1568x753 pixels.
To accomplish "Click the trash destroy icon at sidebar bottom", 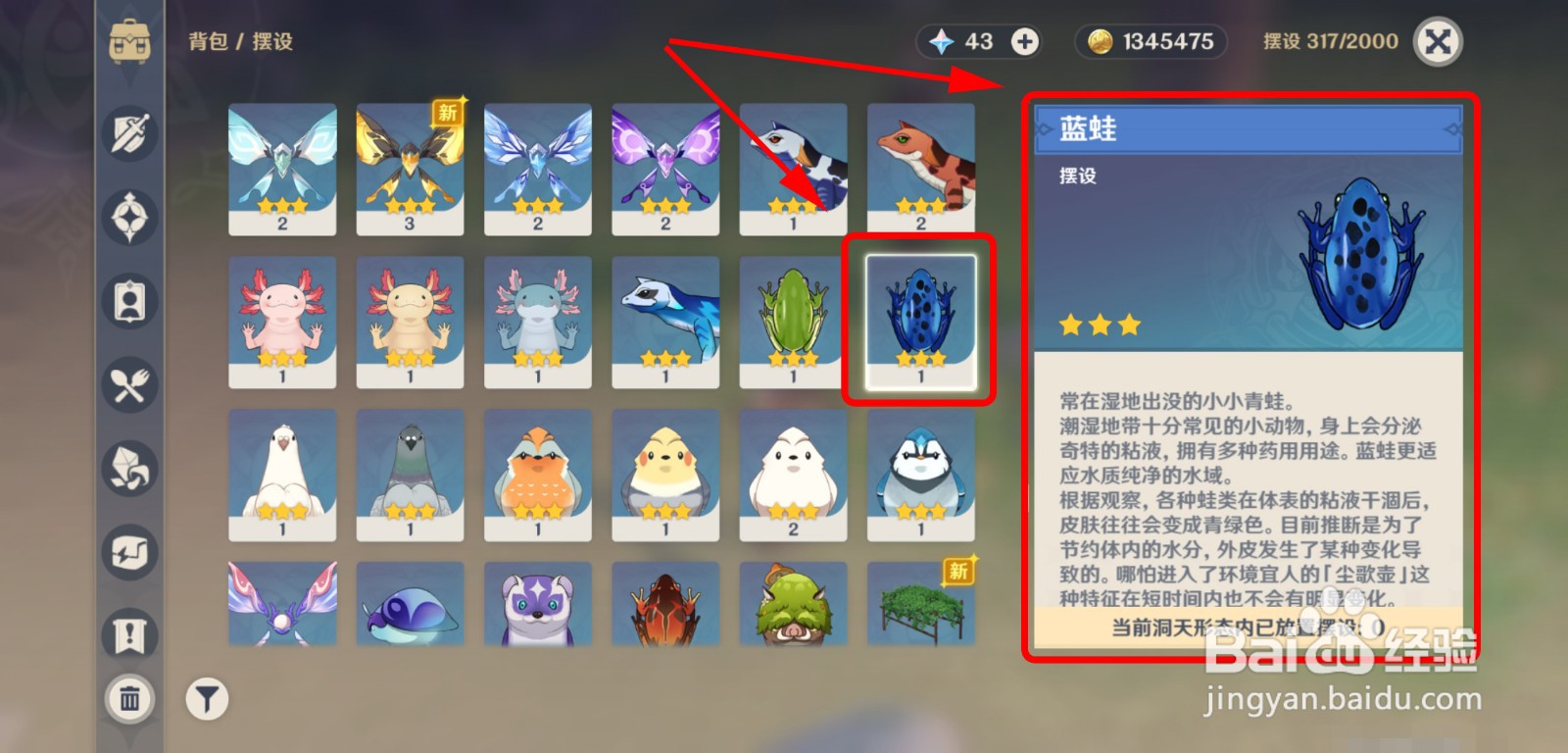I will pyautogui.click(x=128, y=699).
